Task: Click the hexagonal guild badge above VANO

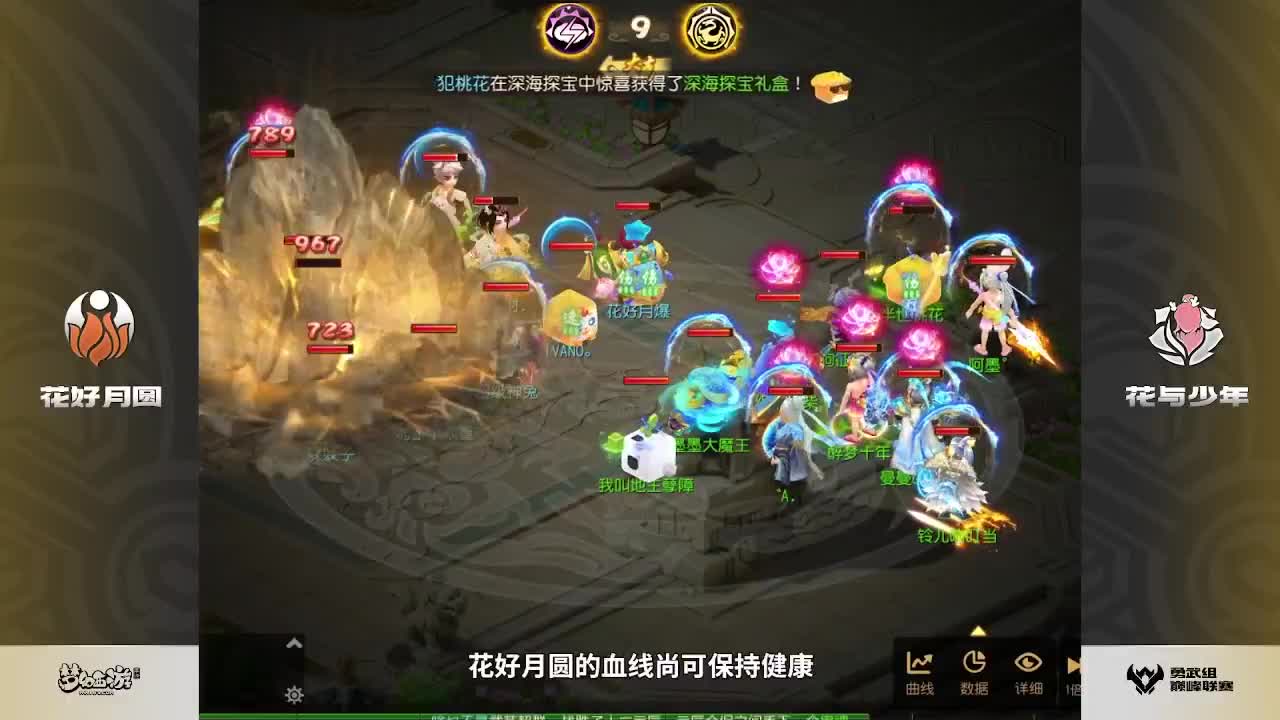Action: (570, 315)
